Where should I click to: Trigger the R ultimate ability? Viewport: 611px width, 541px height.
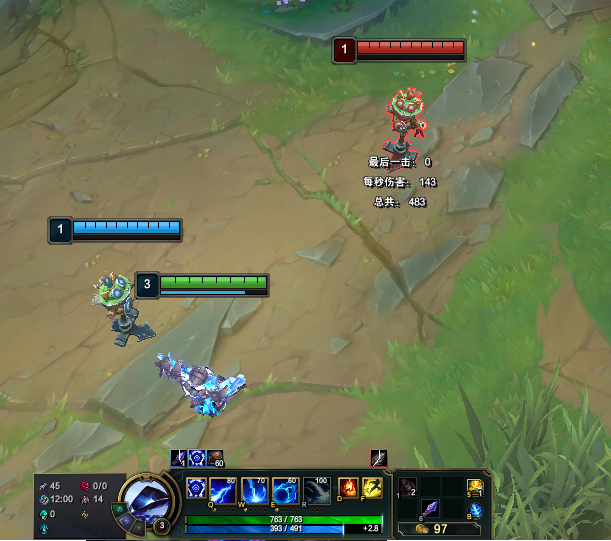[x=317, y=490]
